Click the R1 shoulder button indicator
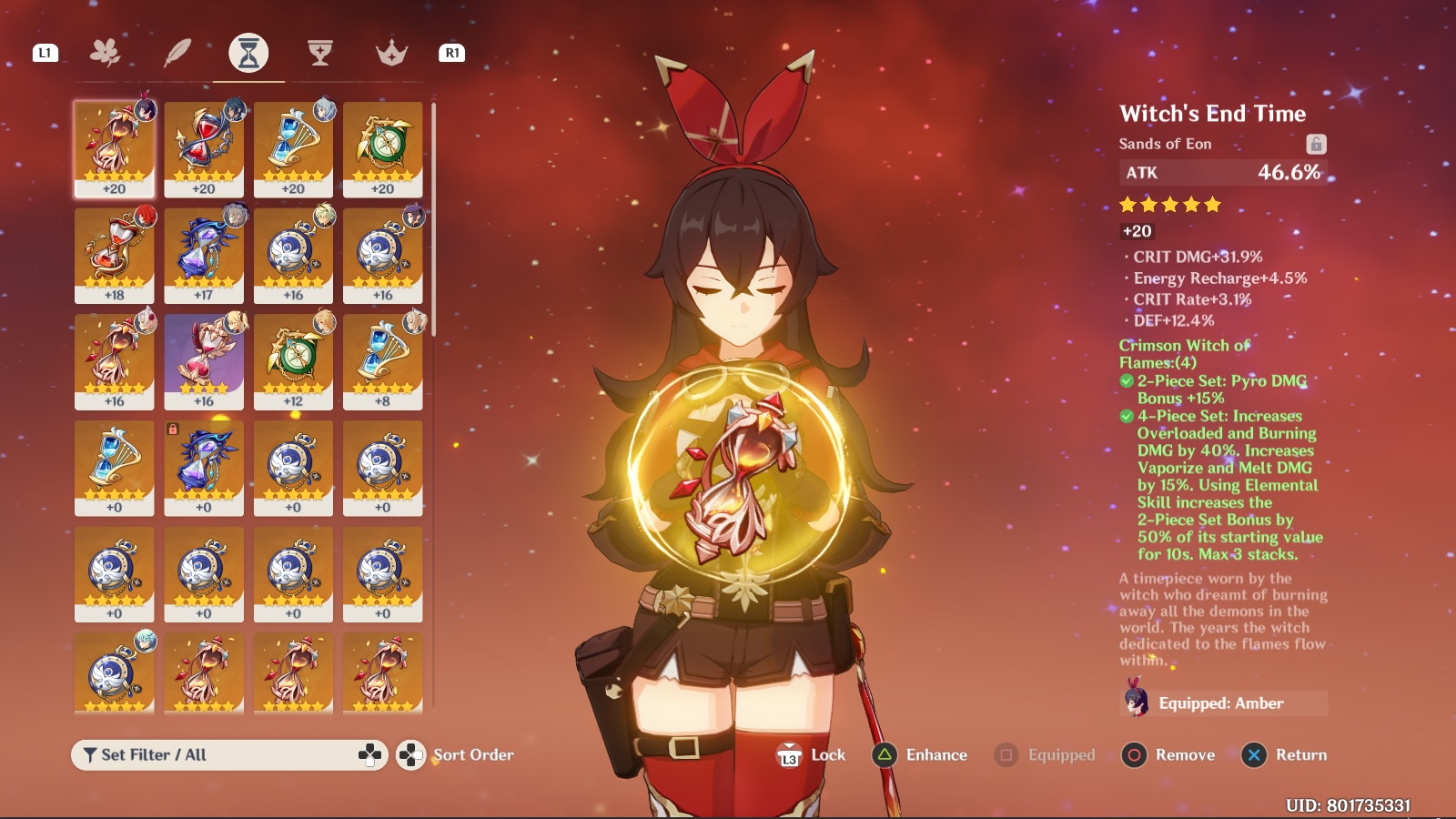This screenshot has height=819, width=1456. [451, 55]
